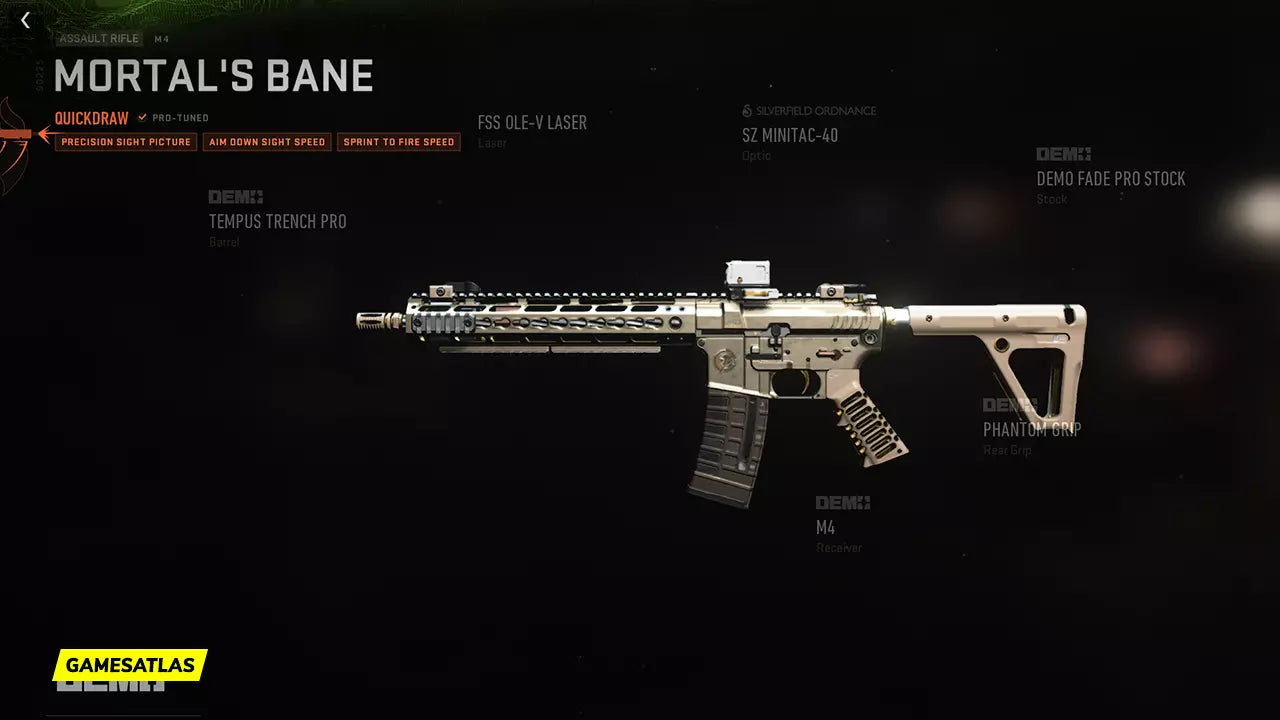Open the Phantom Grip rear grip slot
The image size is (1280, 720).
[1031, 429]
